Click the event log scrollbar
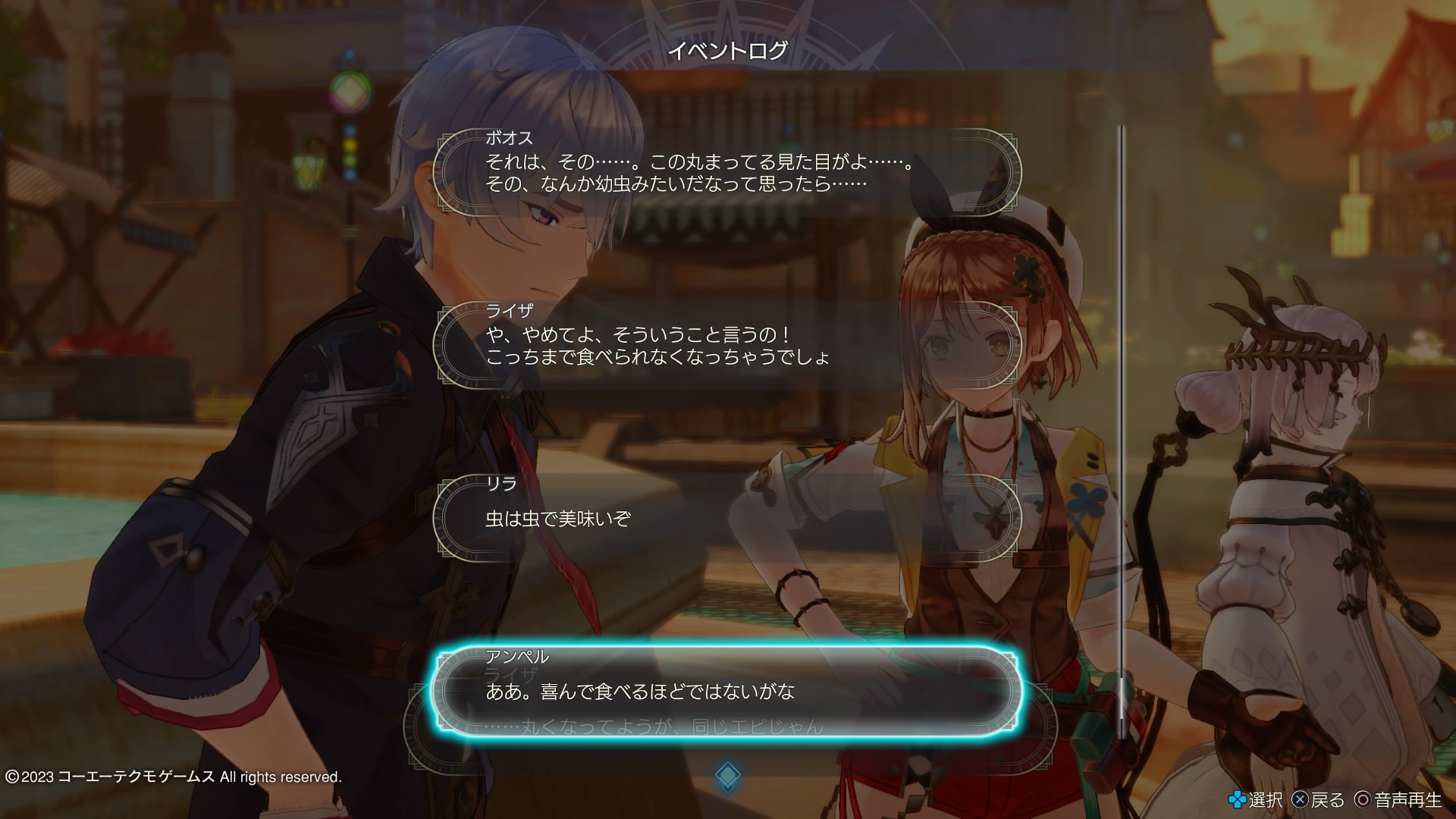 click(x=1123, y=432)
